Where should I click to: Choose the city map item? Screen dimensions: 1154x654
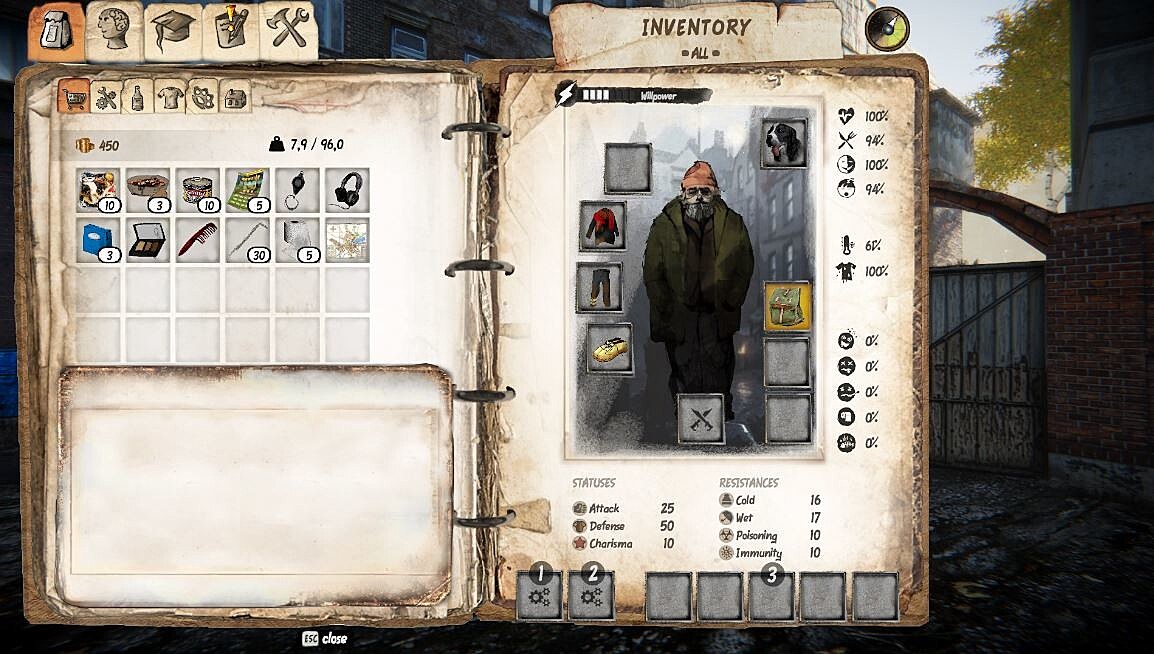(347, 240)
